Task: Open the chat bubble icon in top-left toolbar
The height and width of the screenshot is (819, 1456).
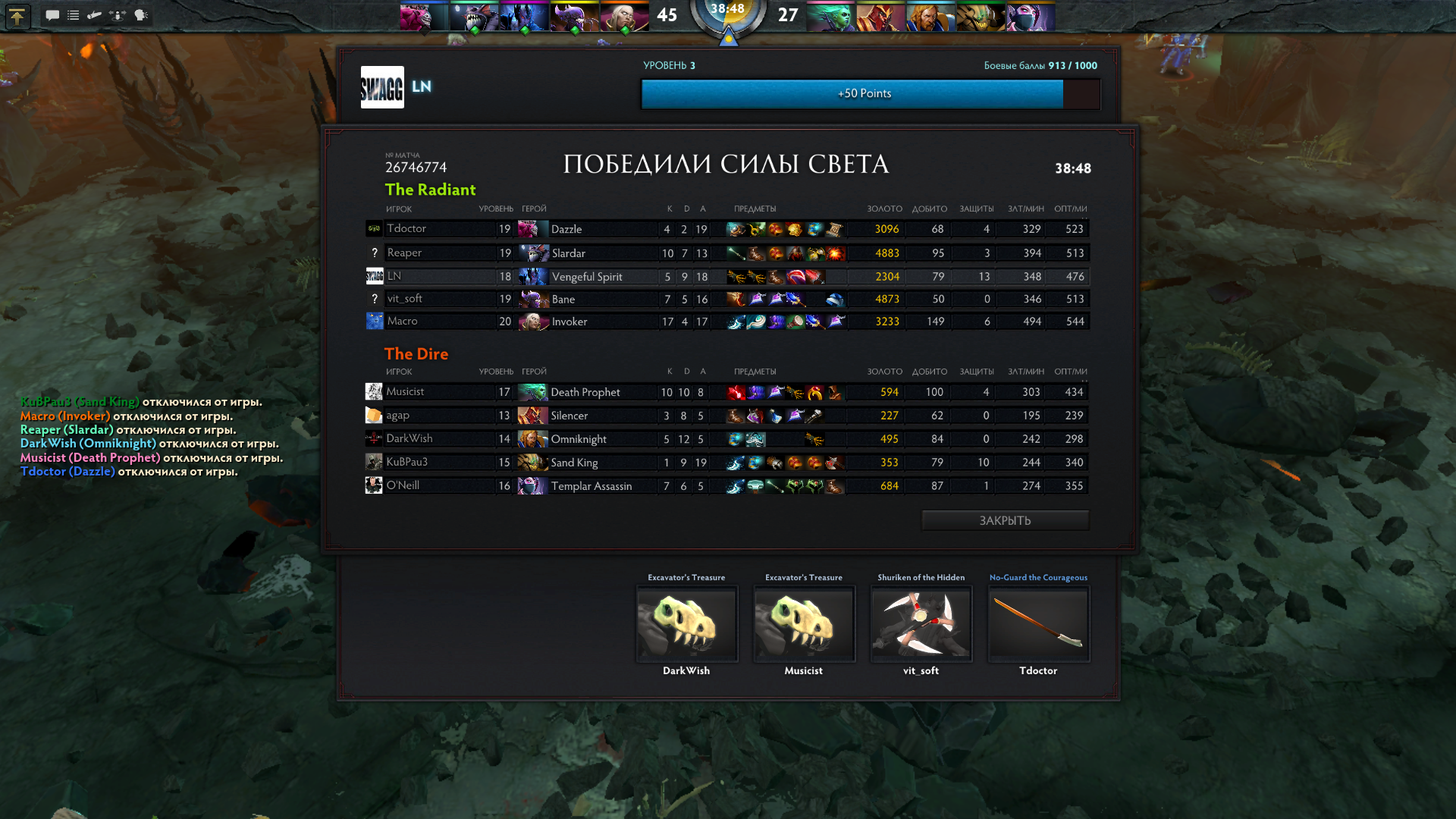Action: tap(52, 15)
